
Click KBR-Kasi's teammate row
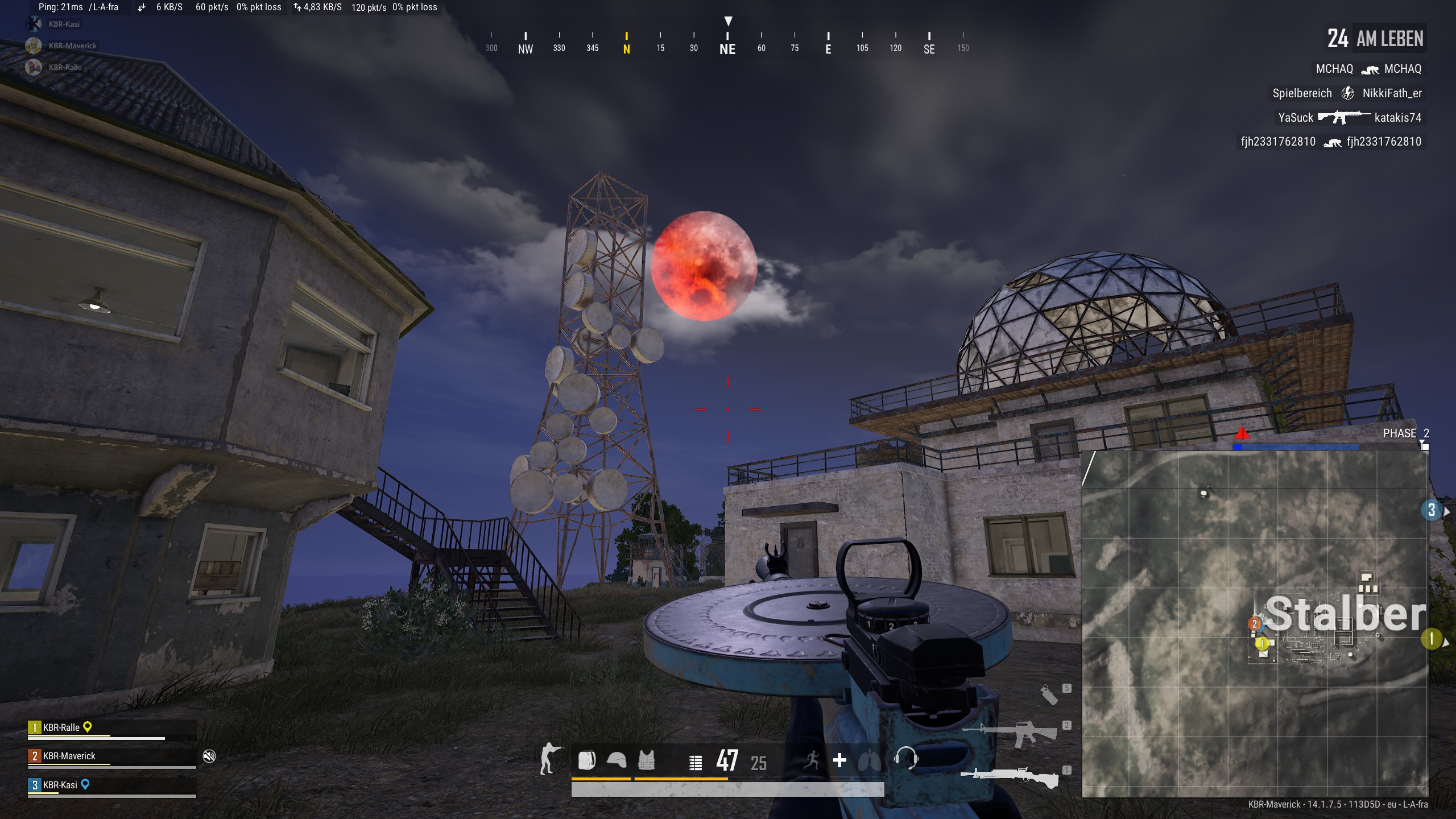point(112,786)
